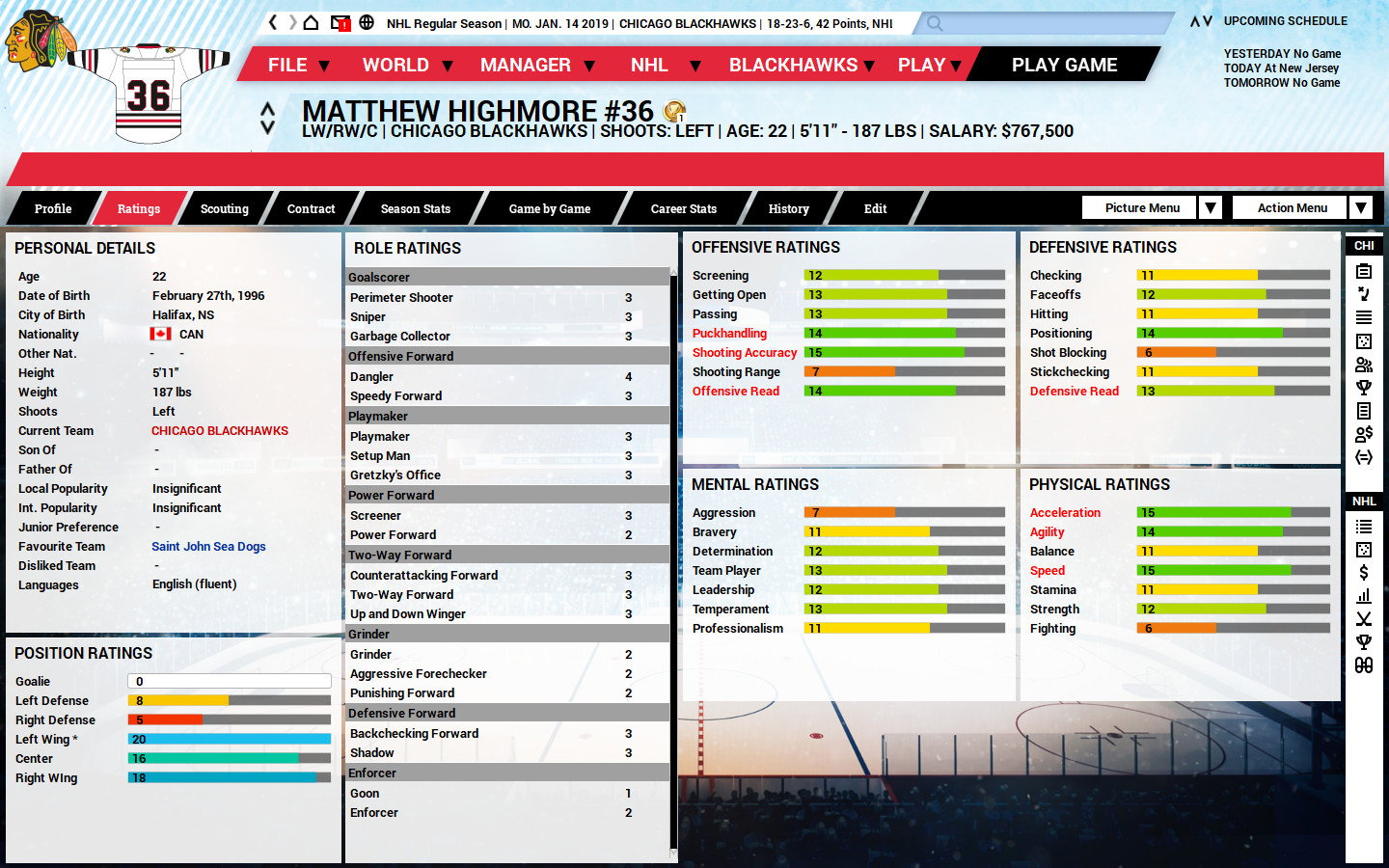Open the CHI team lines icon

[x=1364, y=318]
